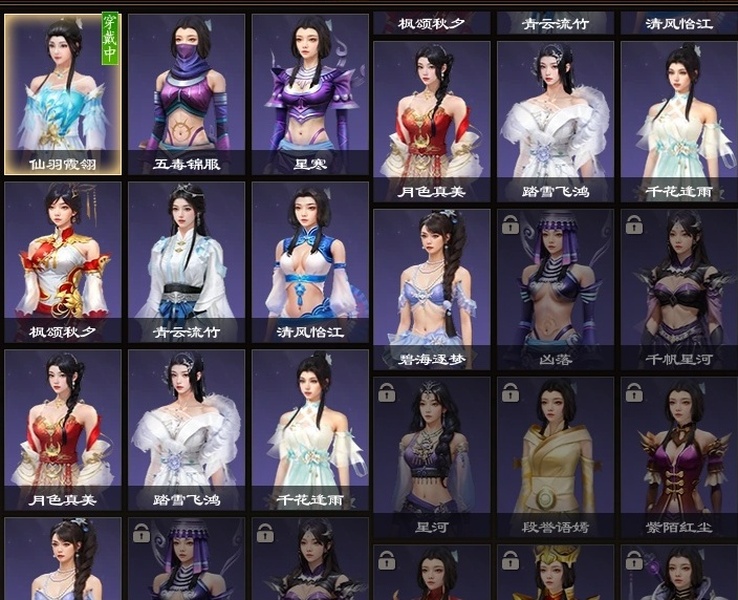Choose the yellow 段誉语嫣 outfit
This screenshot has height=600, width=738.
(556, 455)
